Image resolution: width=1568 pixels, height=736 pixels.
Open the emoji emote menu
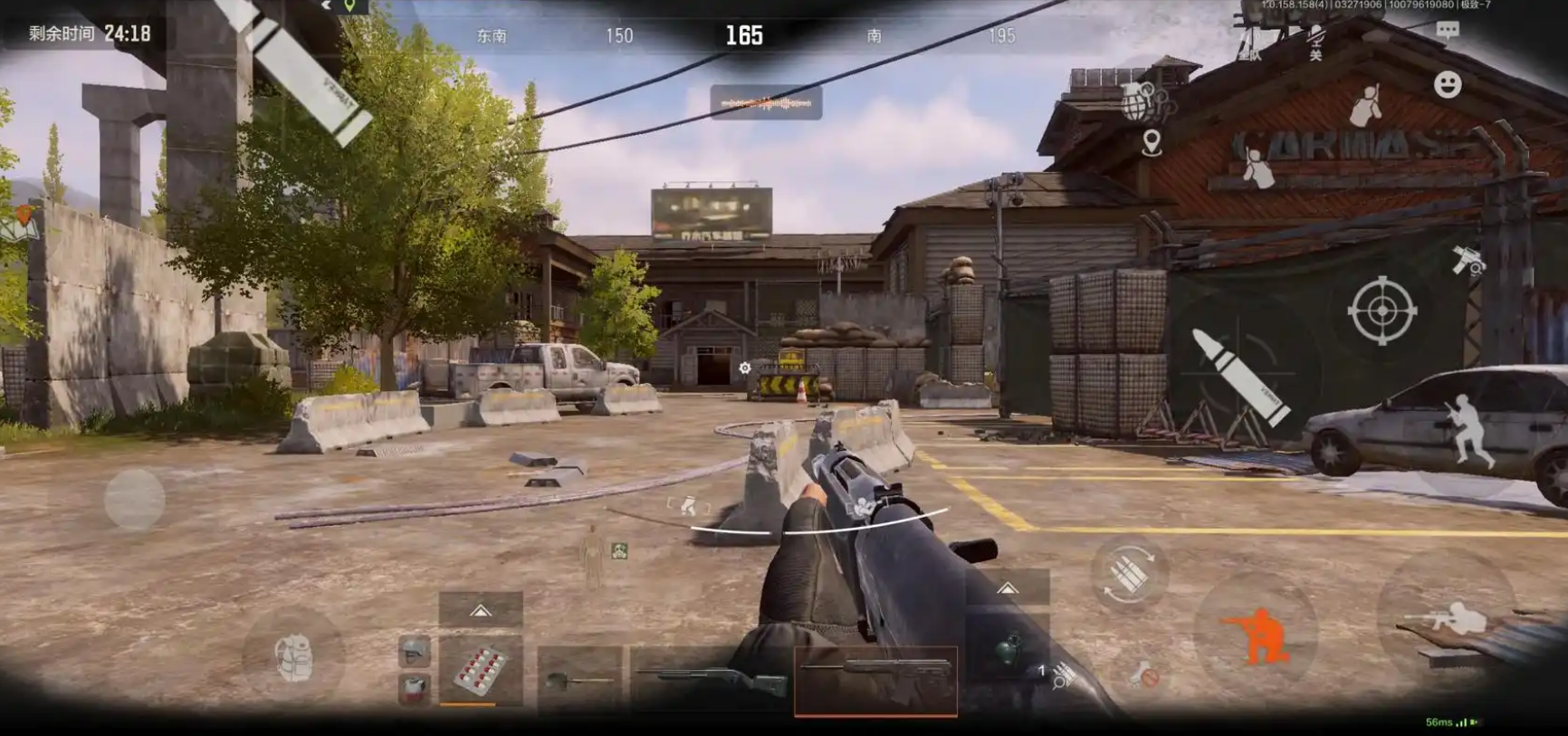[x=1448, y=85]
